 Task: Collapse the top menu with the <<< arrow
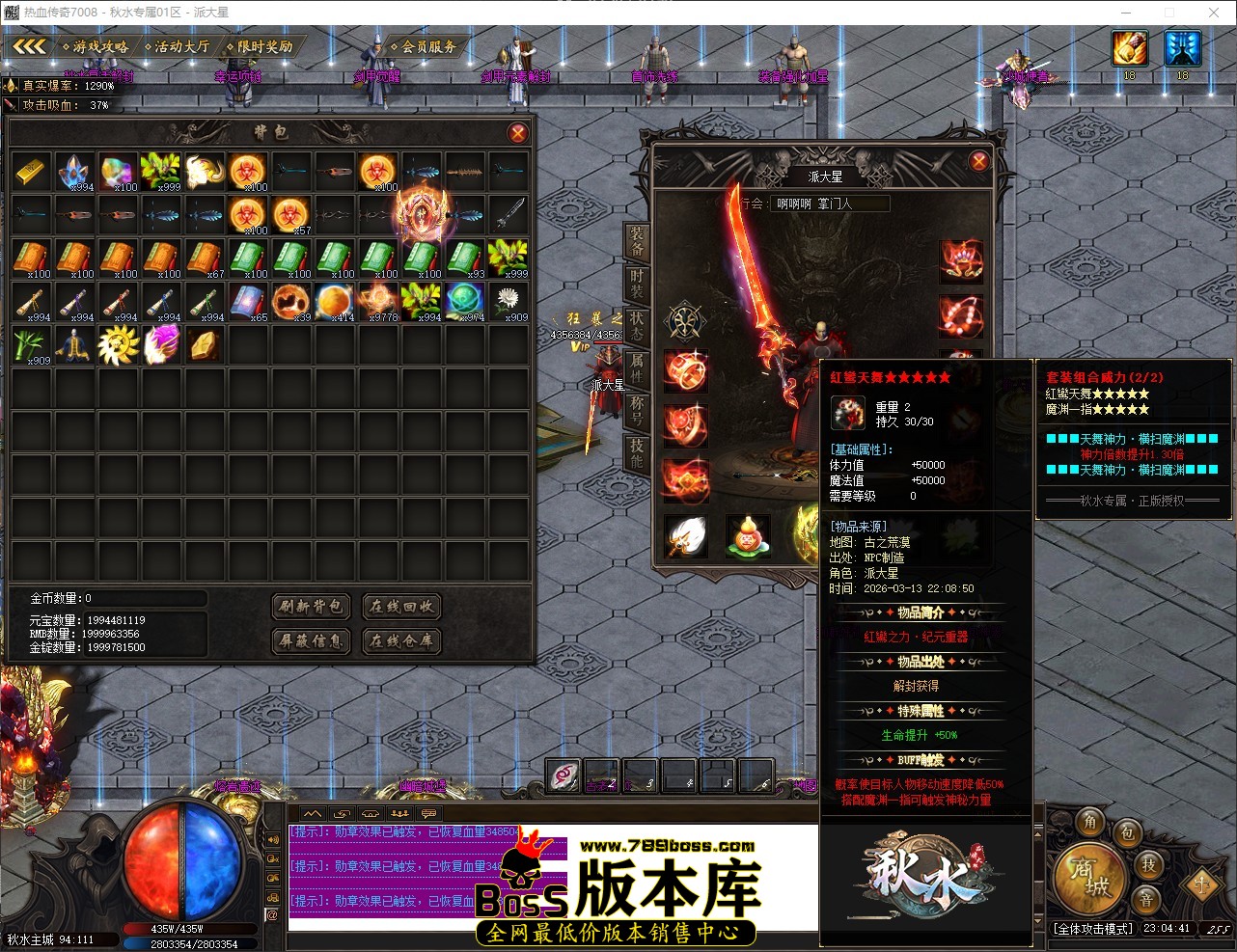(29, 45)
